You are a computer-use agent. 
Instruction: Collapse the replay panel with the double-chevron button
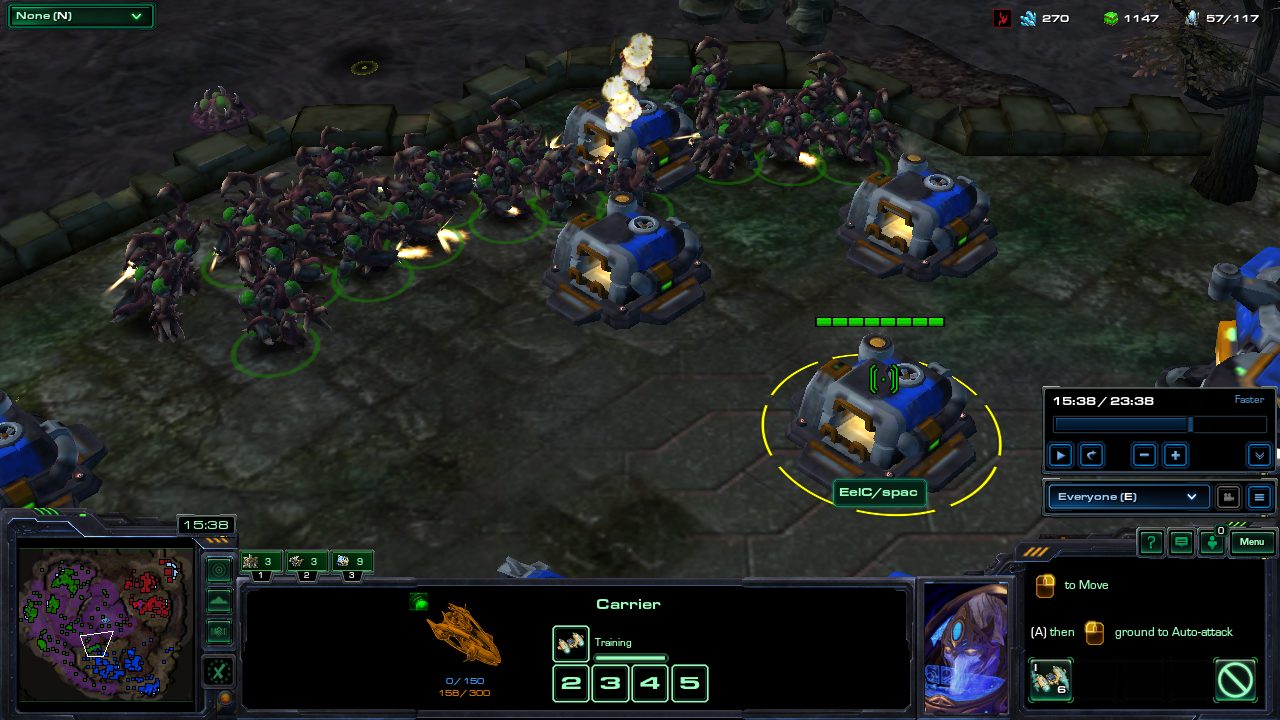1259,456
